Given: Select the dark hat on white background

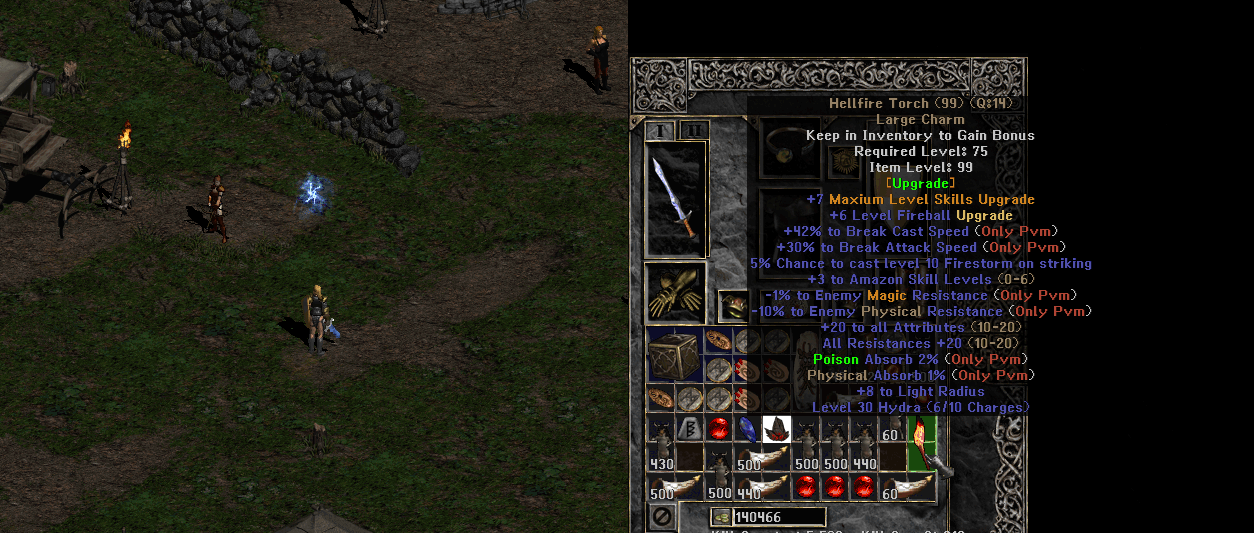Looking at the screenshot, I should [x=776, y=430].
